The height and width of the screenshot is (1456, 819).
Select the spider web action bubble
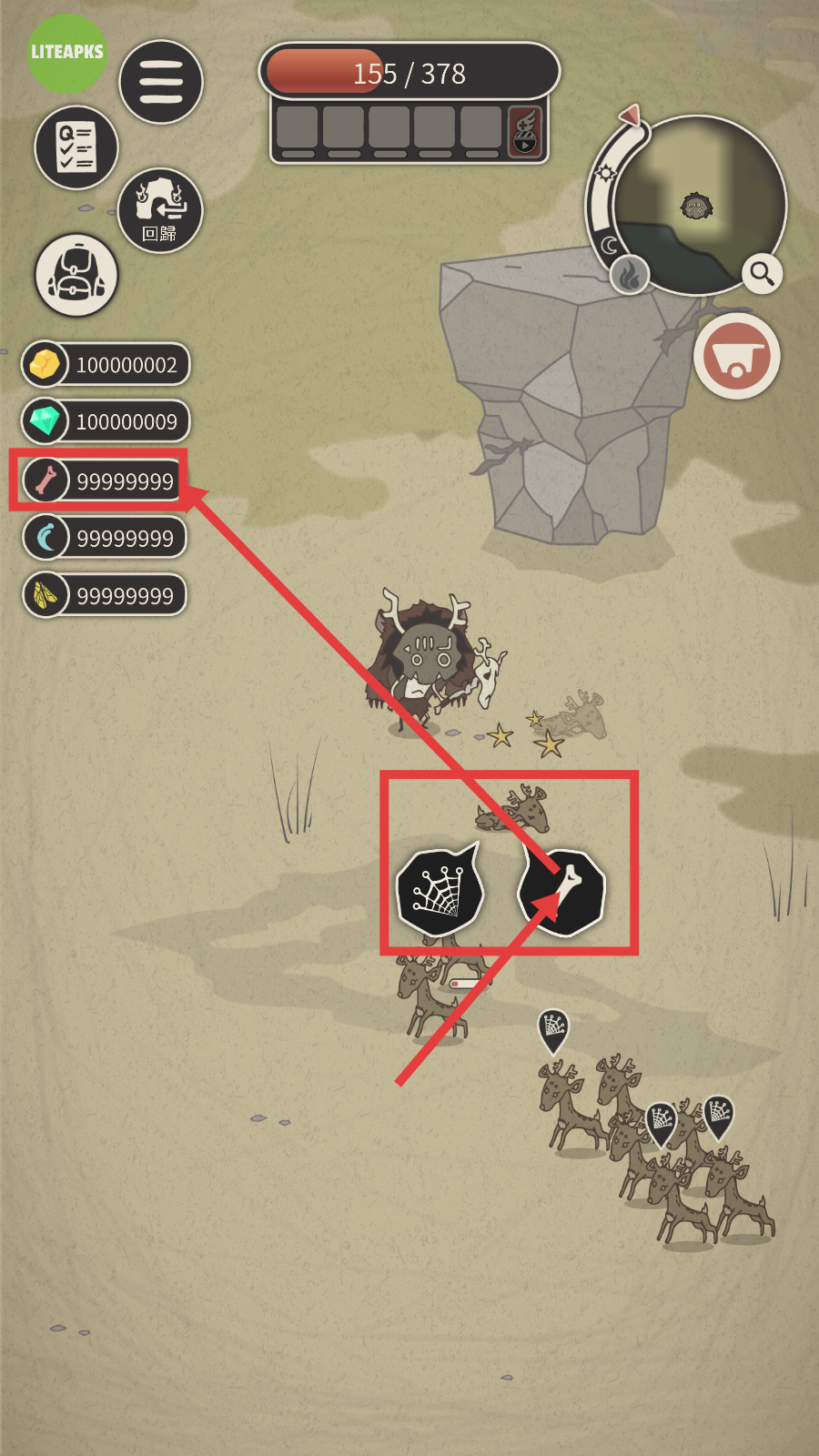[440, 892]
